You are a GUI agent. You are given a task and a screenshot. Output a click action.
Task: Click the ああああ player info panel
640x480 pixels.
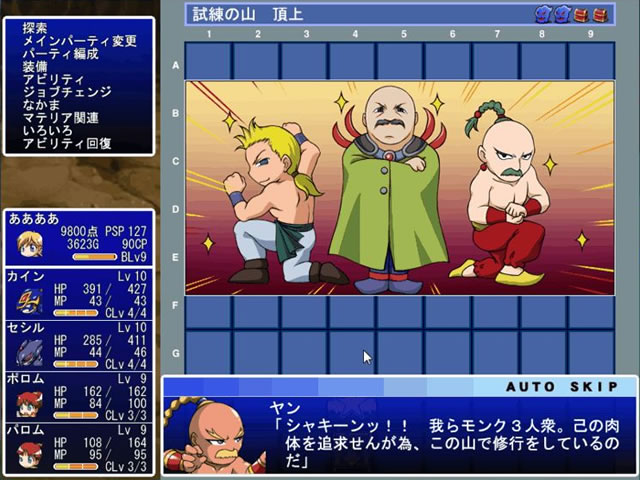click(79, 237)
